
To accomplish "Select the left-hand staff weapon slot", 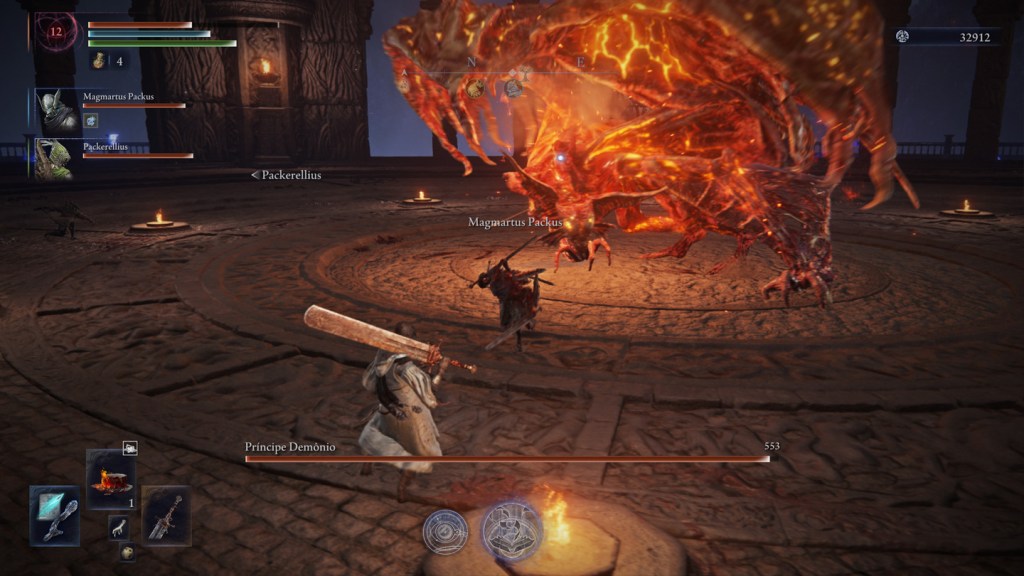I will pos(54,515).
